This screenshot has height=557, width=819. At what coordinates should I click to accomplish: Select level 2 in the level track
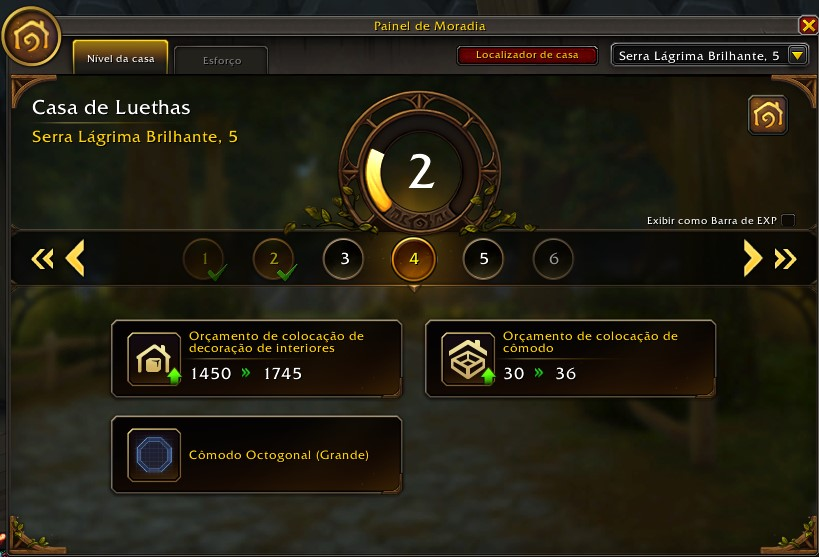pyautogui.click(x=274, y=259)
